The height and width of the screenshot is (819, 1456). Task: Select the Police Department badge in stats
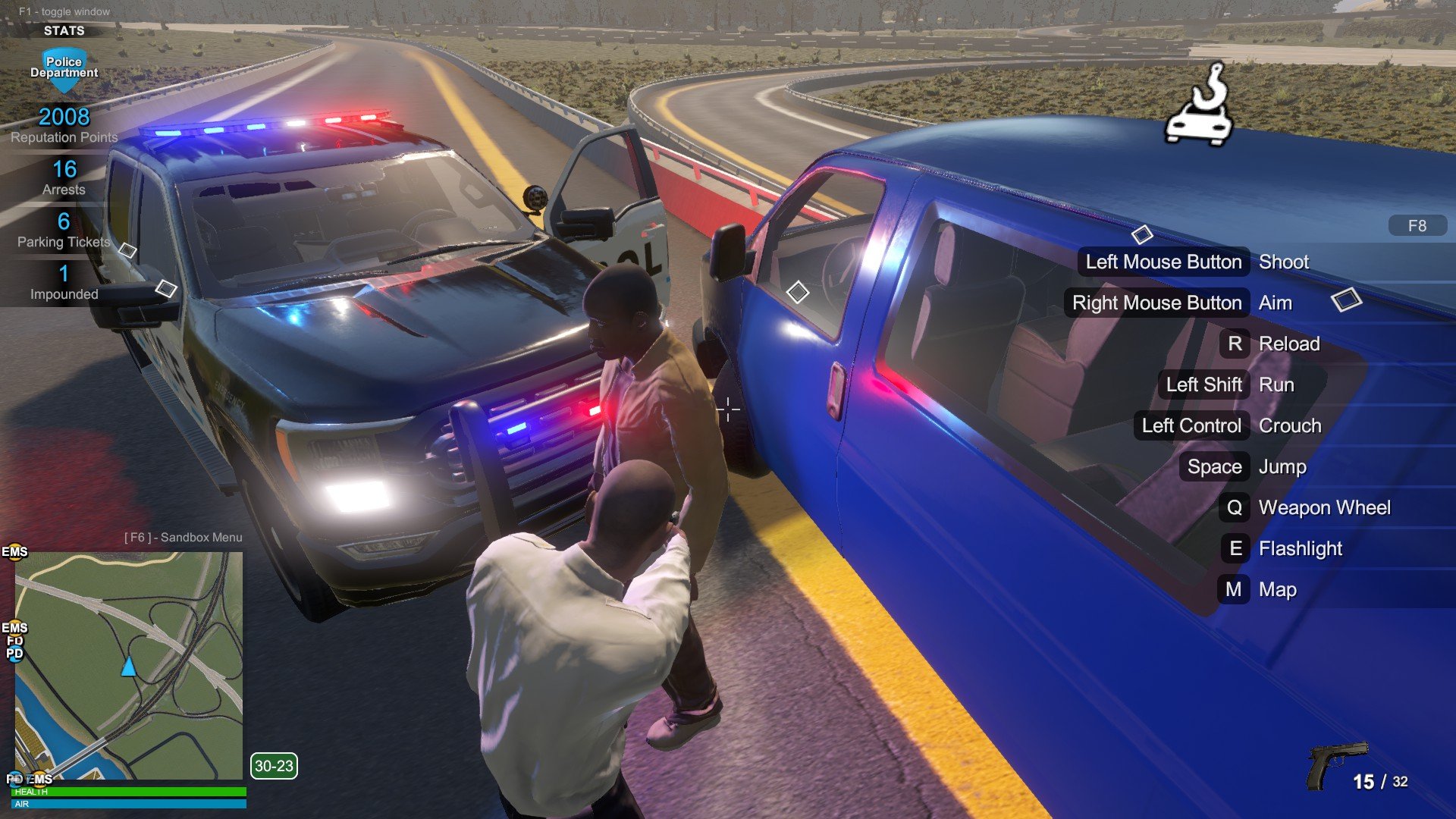point(64,67)
